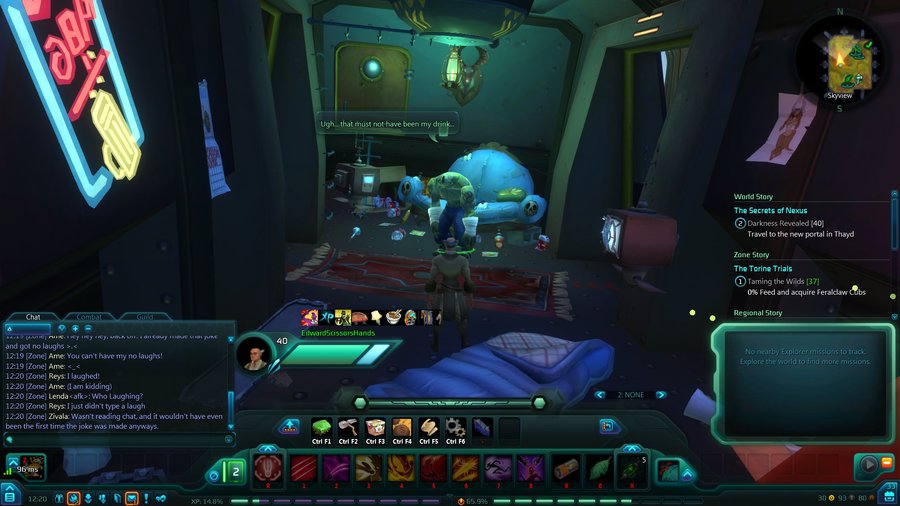
Task: Activate the red ability in slot R
Action: 267,468
